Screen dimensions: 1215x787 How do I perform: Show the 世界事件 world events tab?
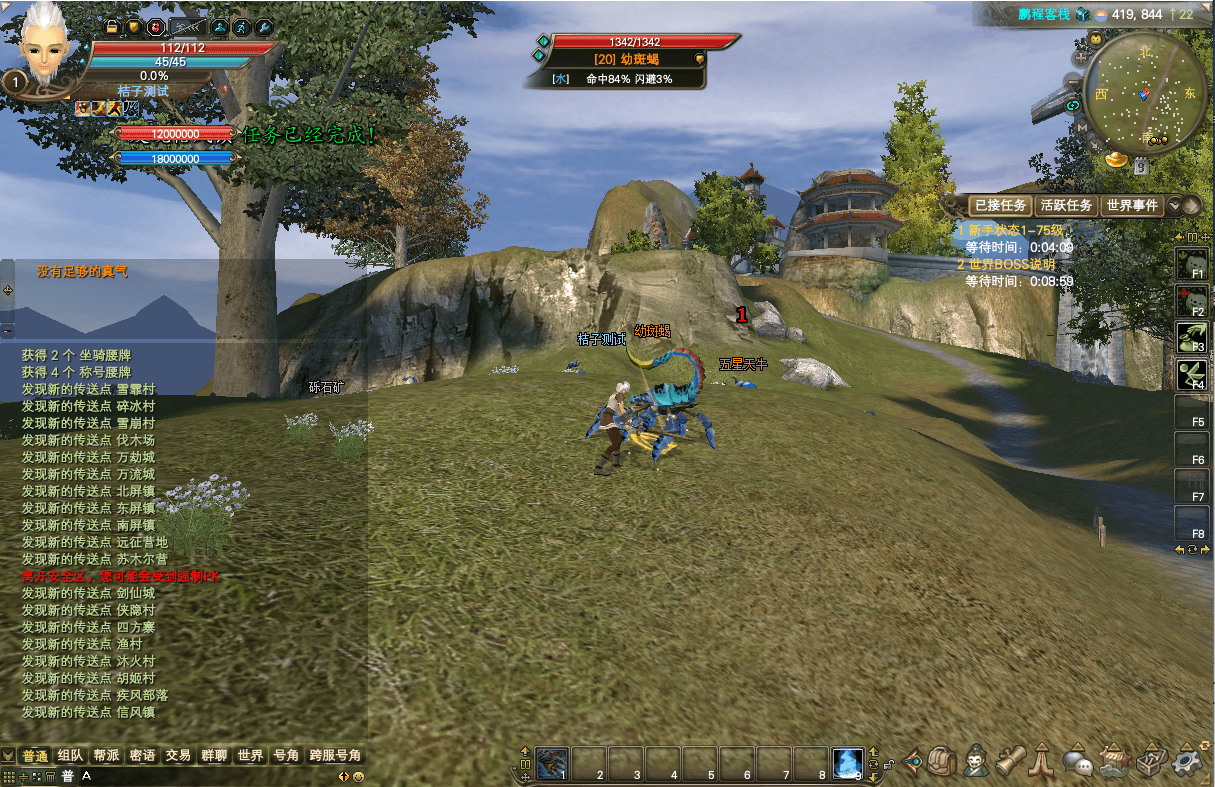click(x=1131, y=205)
